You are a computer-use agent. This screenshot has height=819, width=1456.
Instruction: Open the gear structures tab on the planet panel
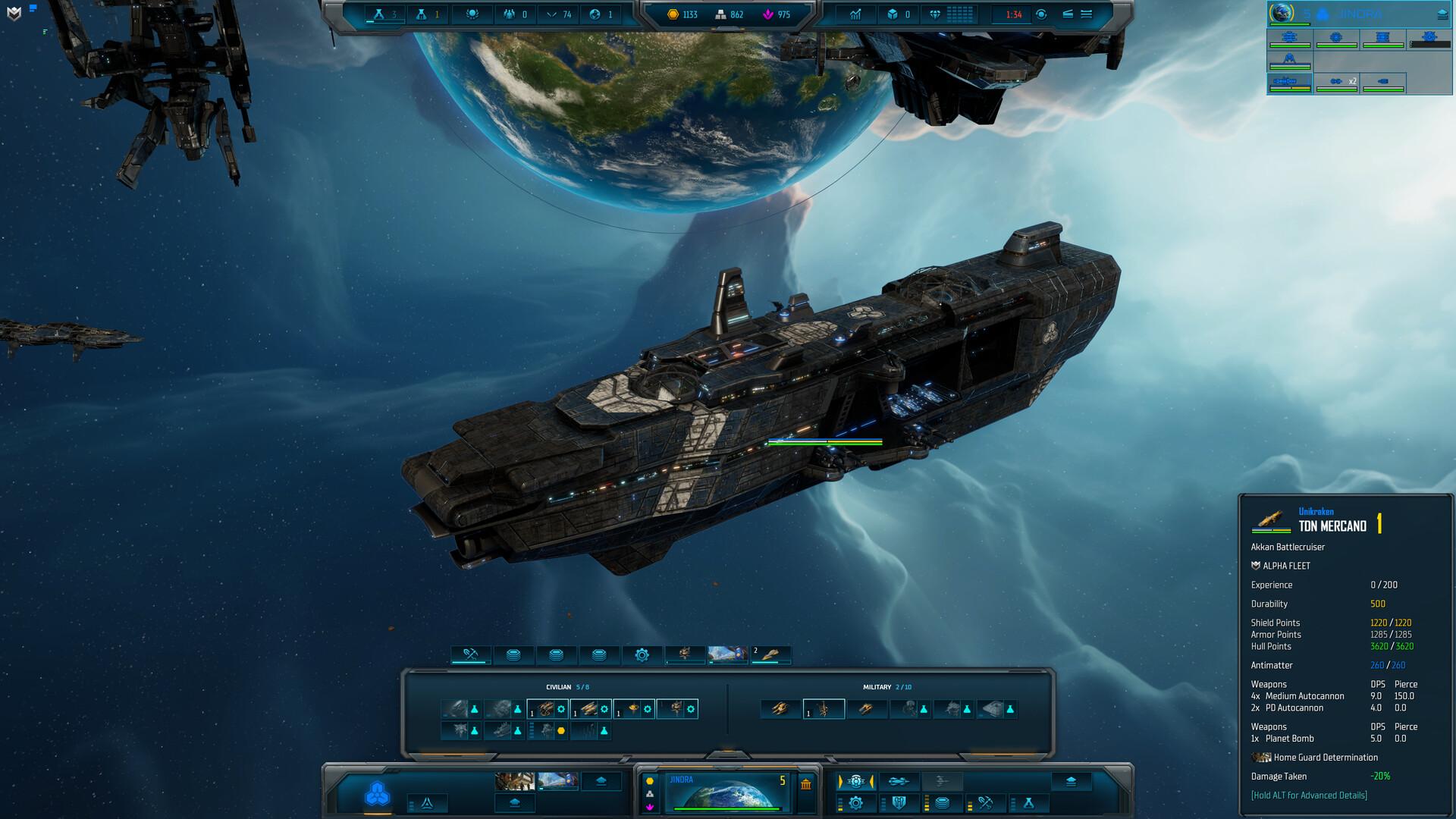[642, 653]
